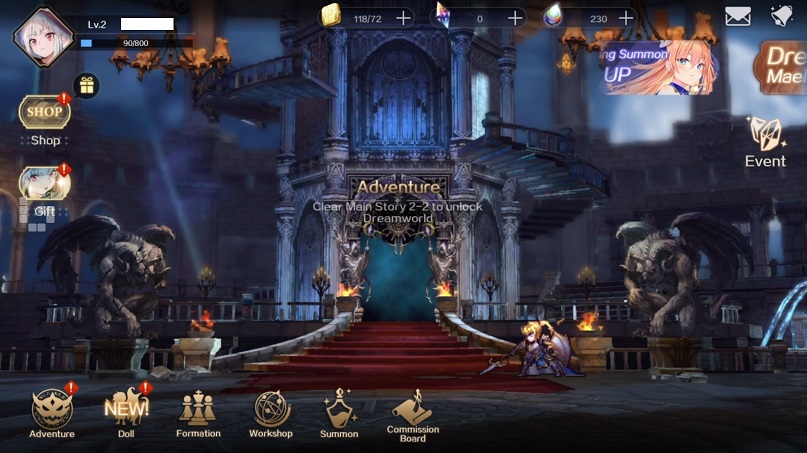Open the Shop
The width and height of the screenshot is (807, 453).
(x=44, y=114)
